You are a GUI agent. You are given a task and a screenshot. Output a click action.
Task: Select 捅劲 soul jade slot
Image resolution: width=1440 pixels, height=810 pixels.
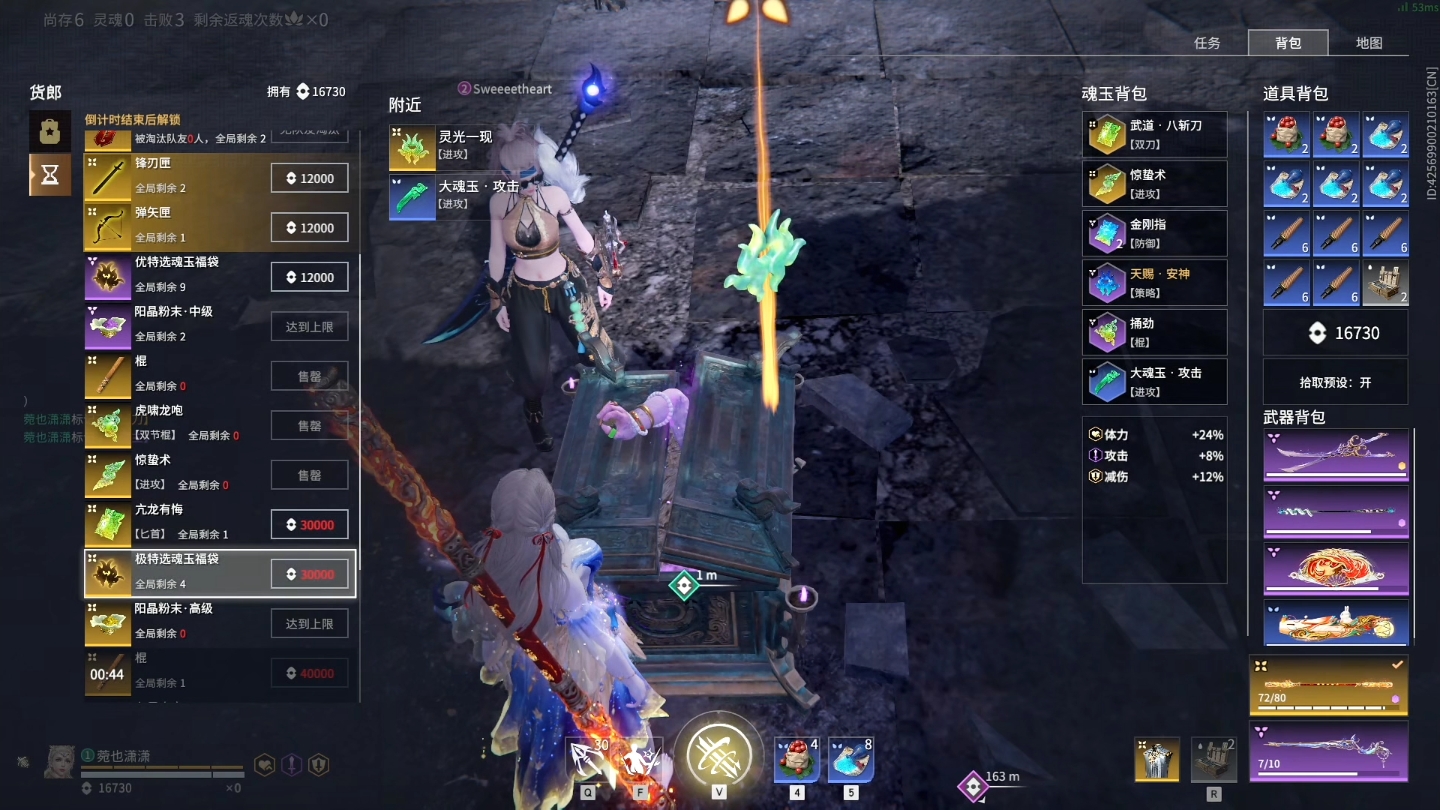(1154, 332)
